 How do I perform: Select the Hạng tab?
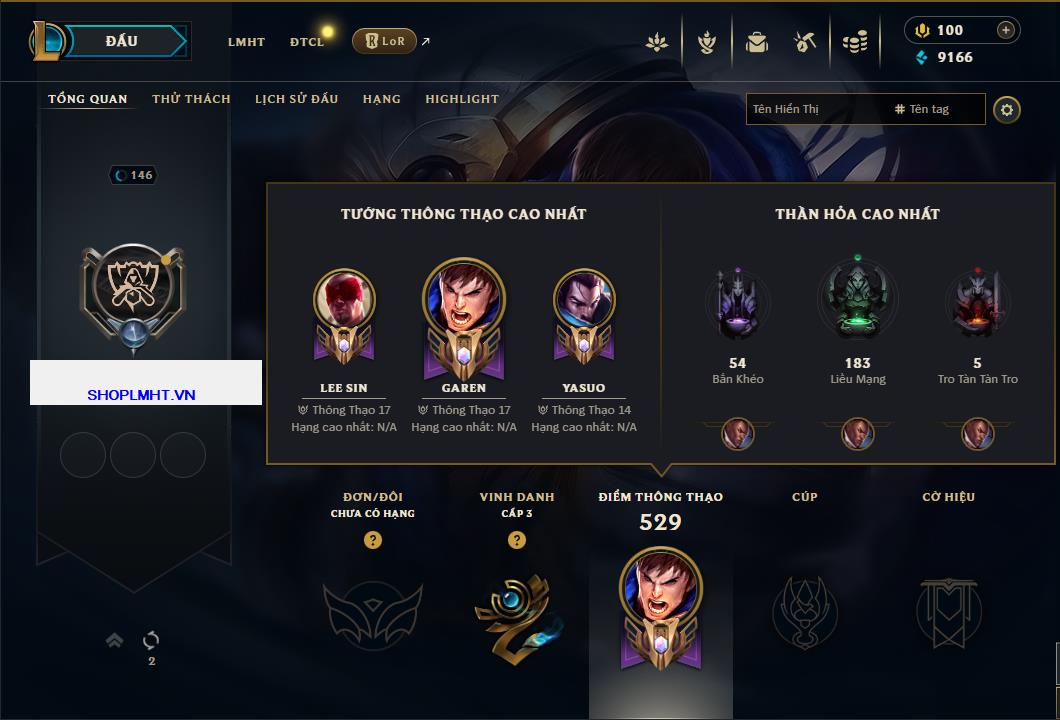[381, 99]
